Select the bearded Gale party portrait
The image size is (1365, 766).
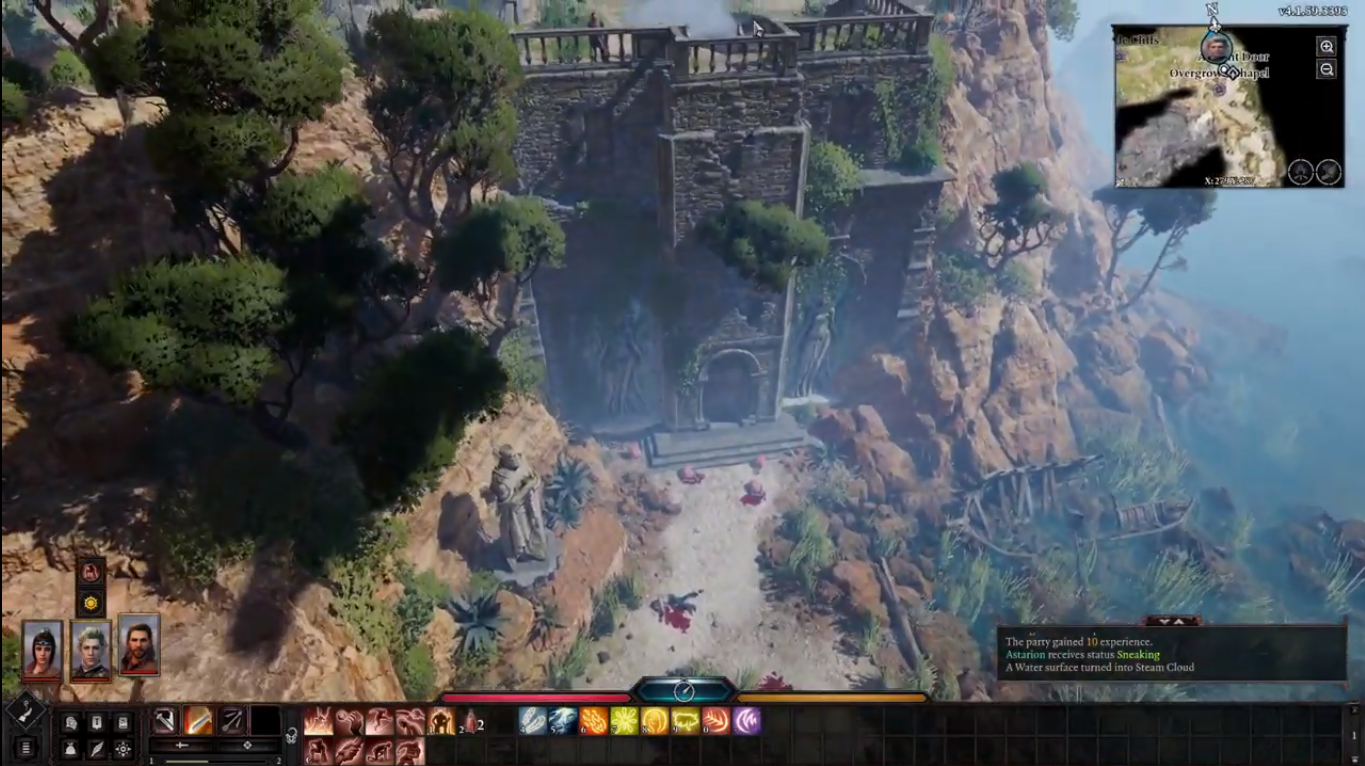pos(139,644)
